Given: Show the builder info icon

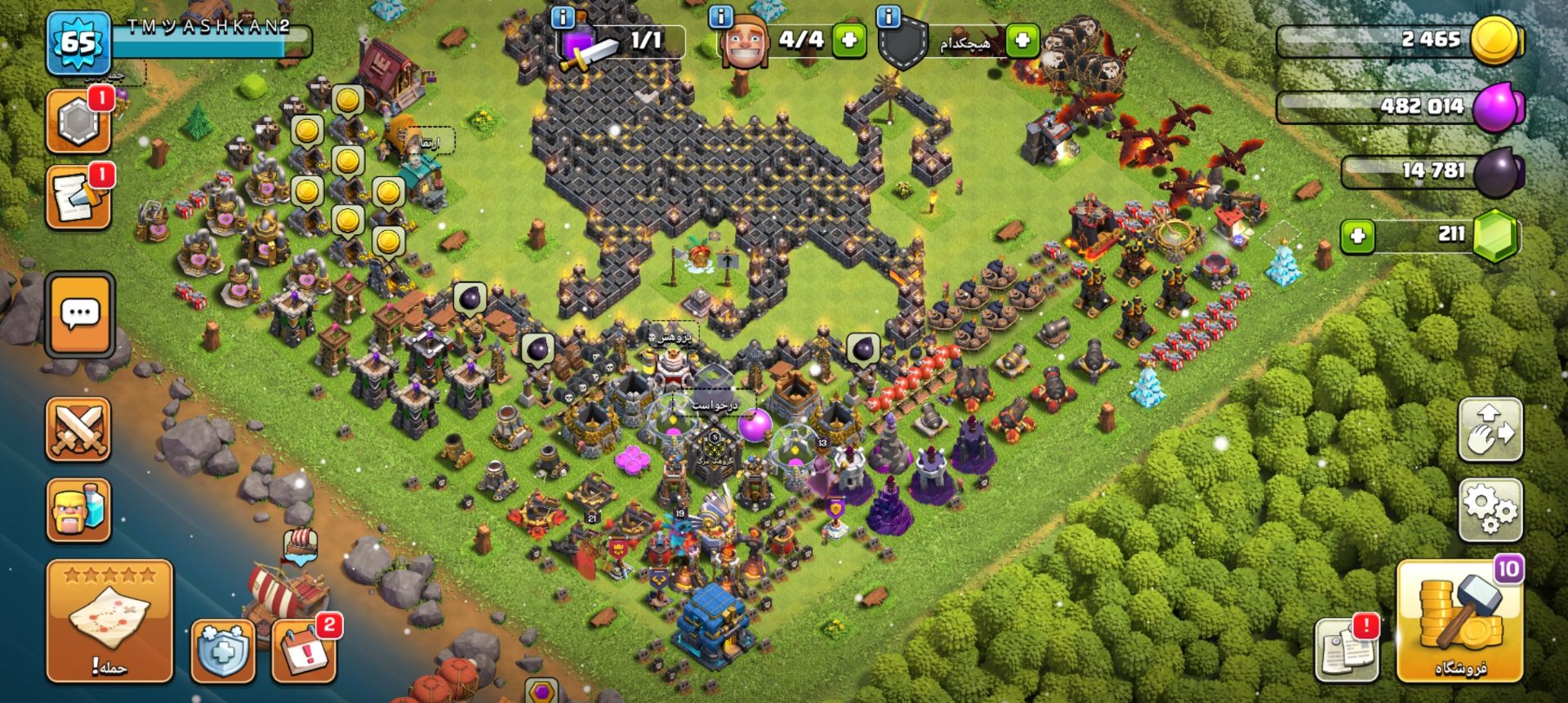Looking at the screenshot, I should click(x=720, y=16).
